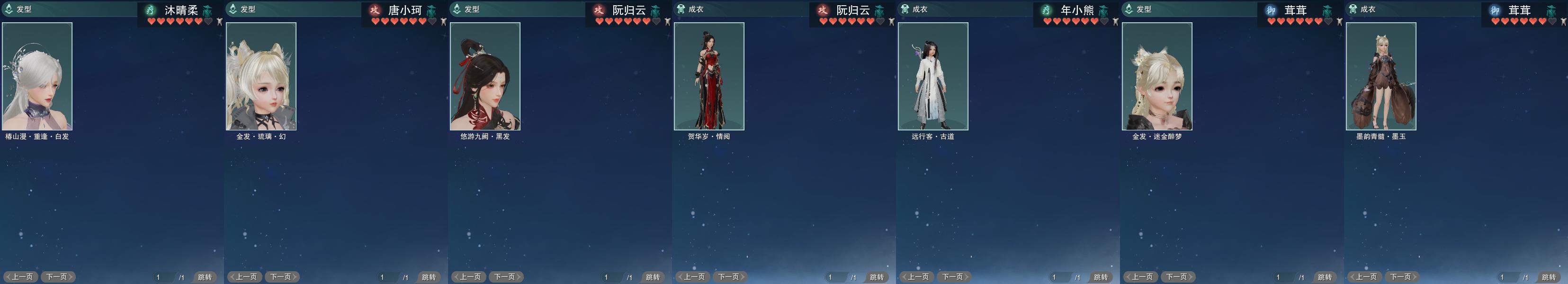Screen dimensions: 1568x284
Task: Click 跳转 in 唐小珂's hairstyle panel
Action: 429,277
